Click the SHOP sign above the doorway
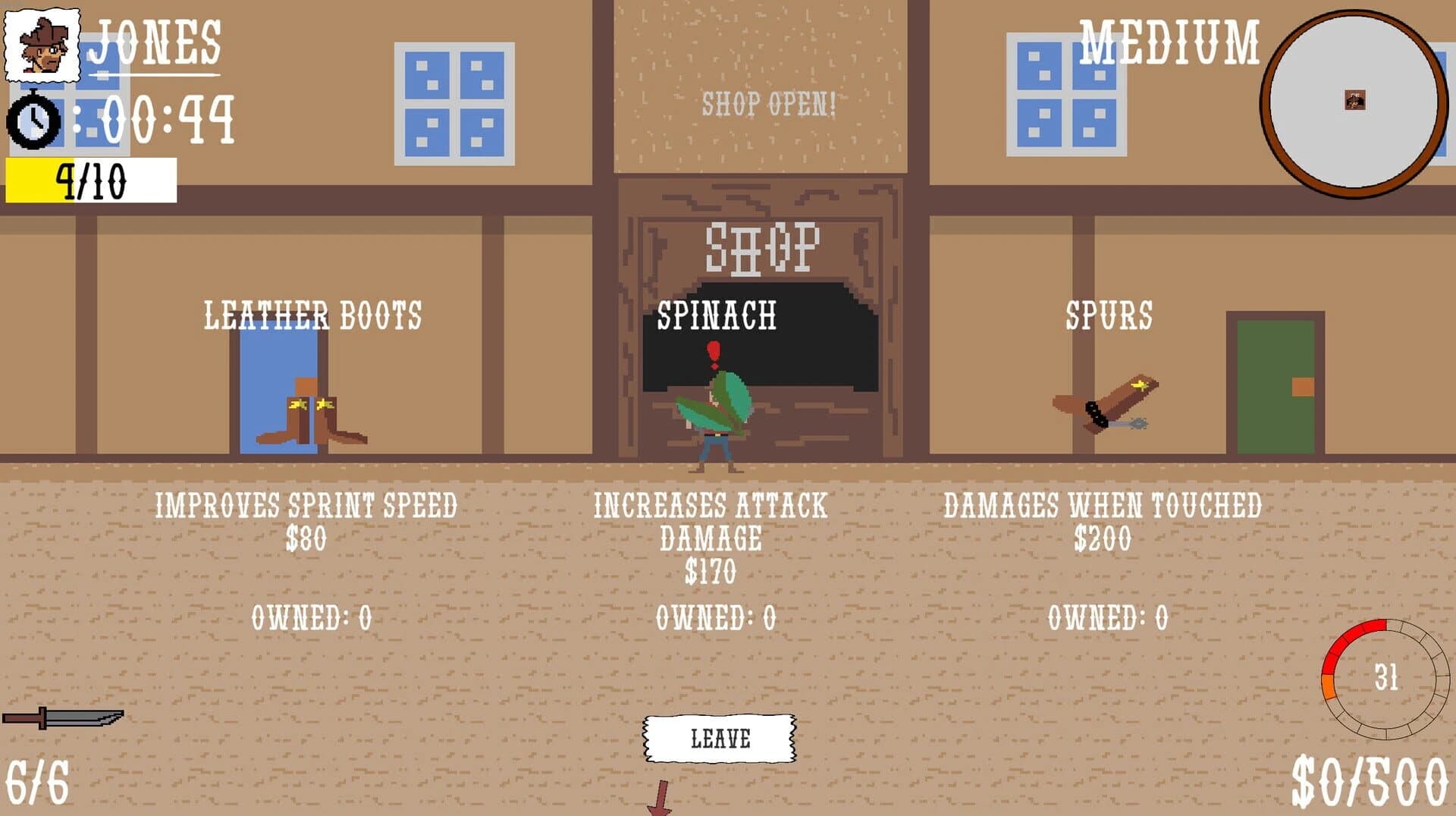Image resolution: width=1456 pixels, height=816 pixels. [x=764, y=246]
